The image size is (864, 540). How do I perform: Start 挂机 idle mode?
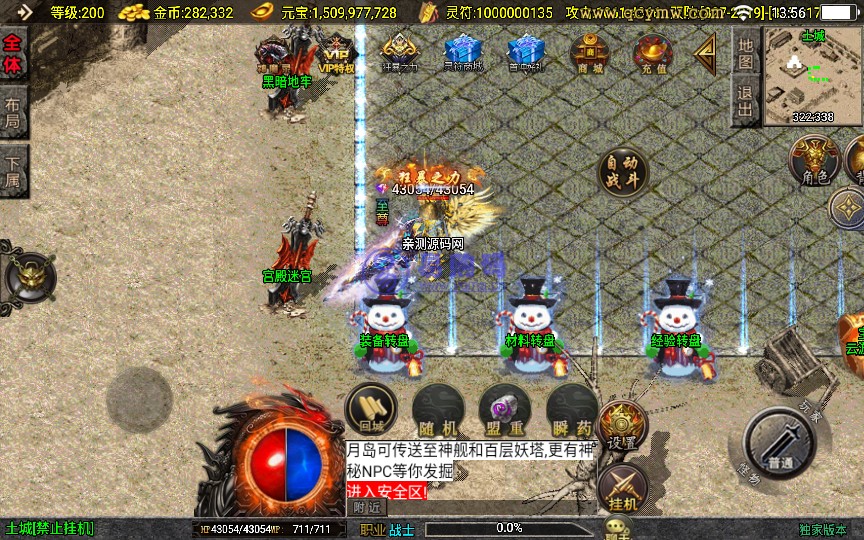[x=622, y=489]
